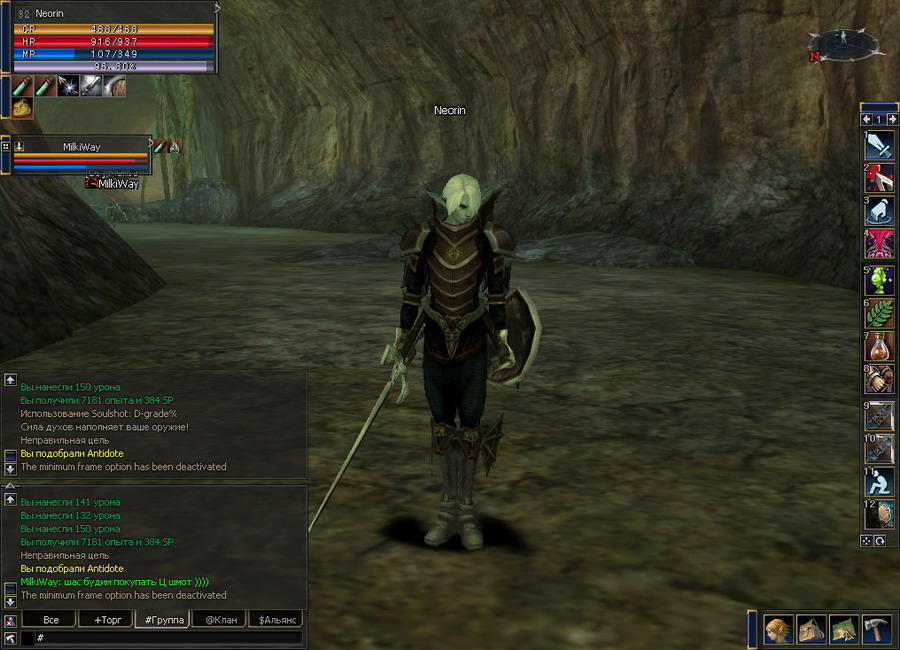
Task: Open the world map icon
Action: [x=844, y=629]
